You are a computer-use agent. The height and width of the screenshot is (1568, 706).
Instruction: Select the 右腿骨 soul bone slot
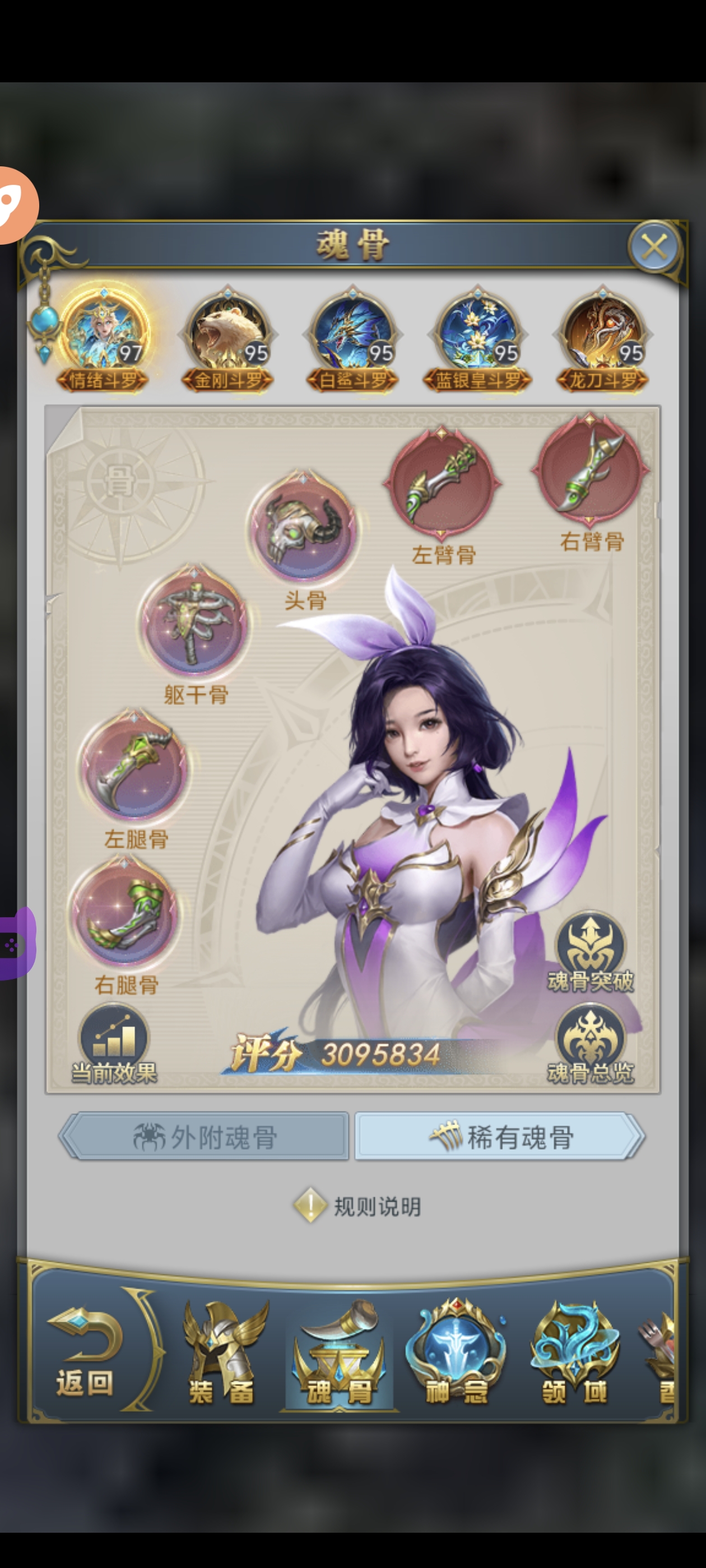tap(125, 913)
